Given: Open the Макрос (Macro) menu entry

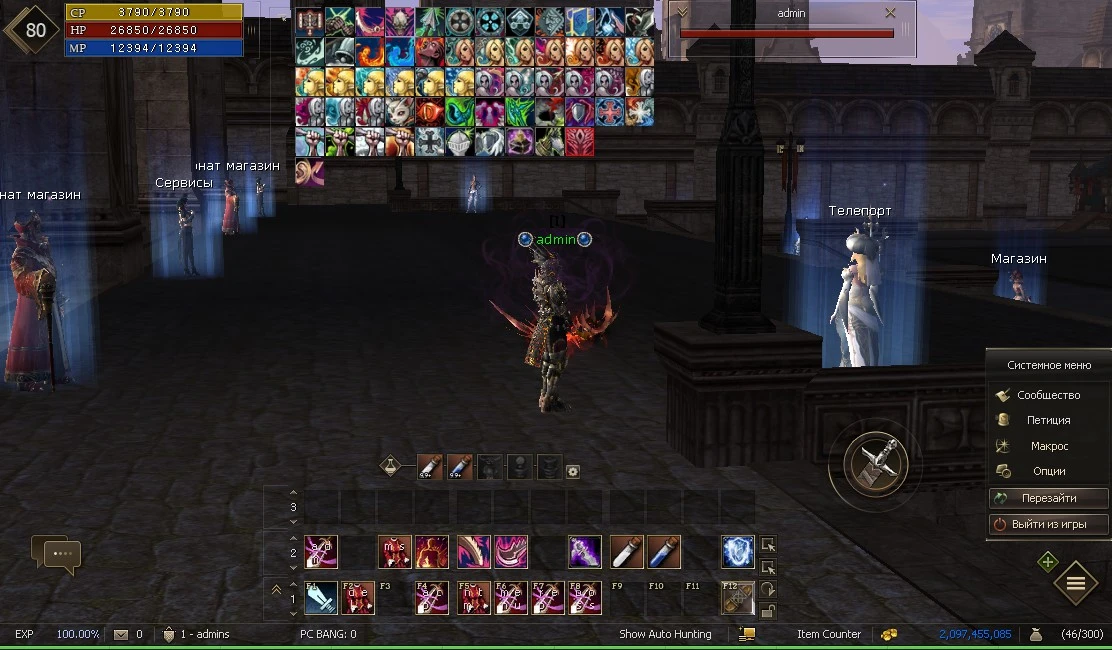Looking at the screenshot, I should coord(1049,446).
